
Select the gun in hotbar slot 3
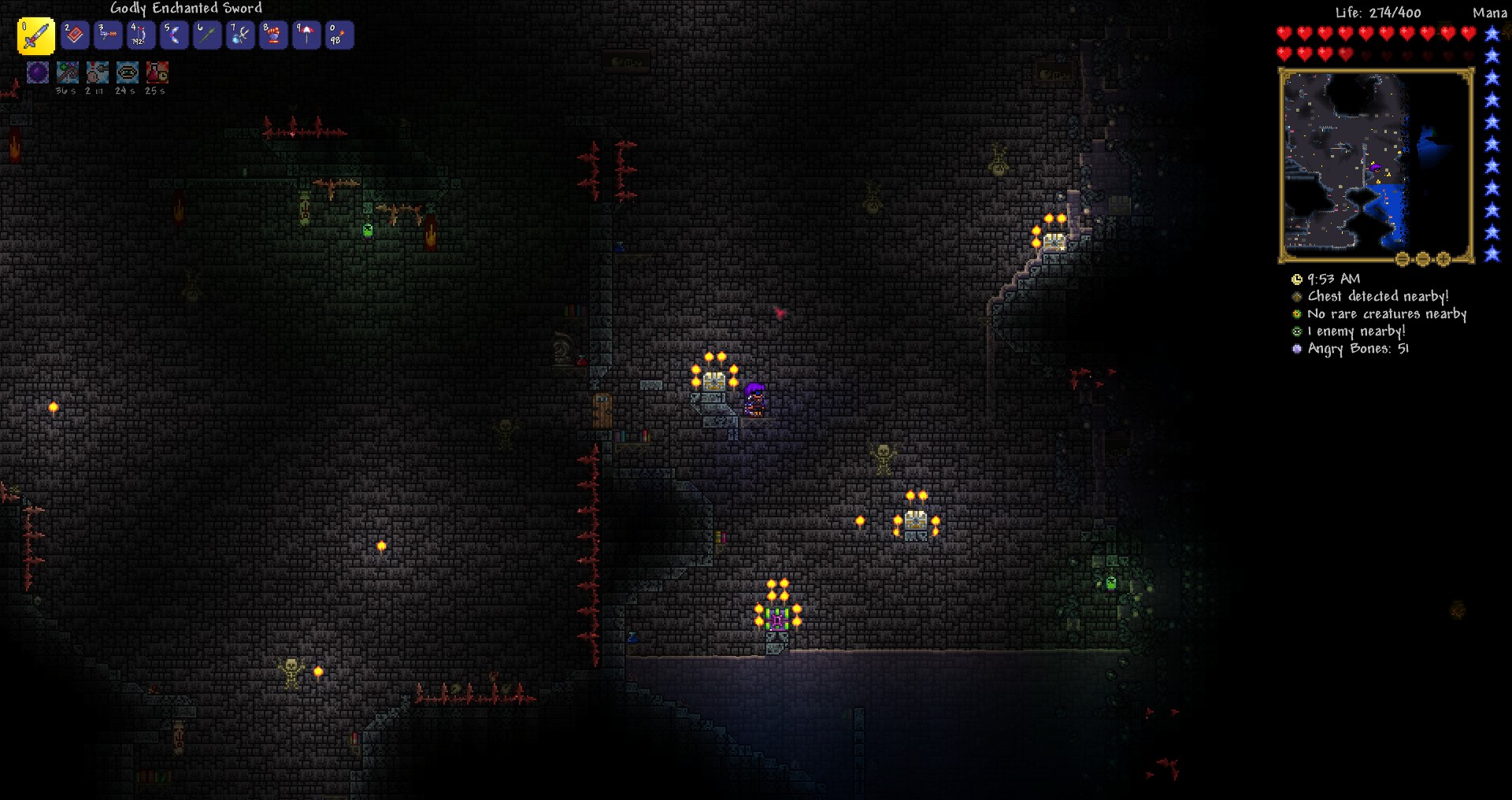click(x=108, y=35)
